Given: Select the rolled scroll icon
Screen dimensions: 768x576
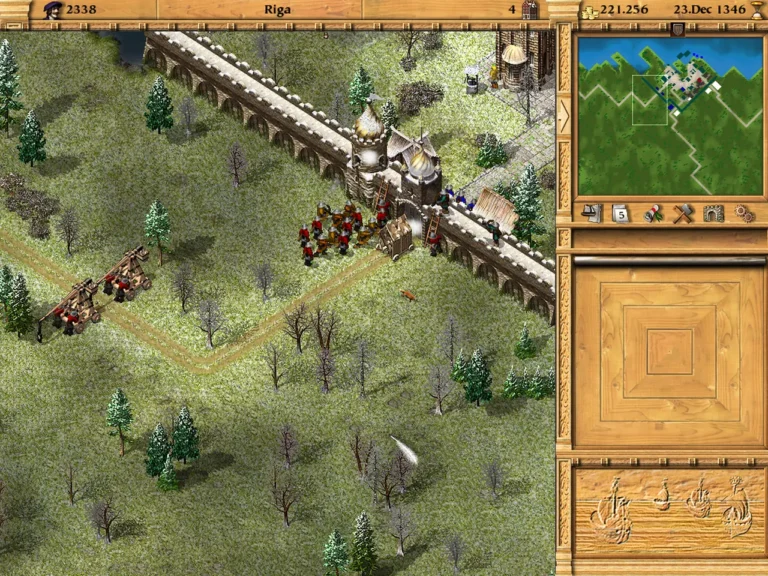Looking at the screenshot, I should pos(654,213).
